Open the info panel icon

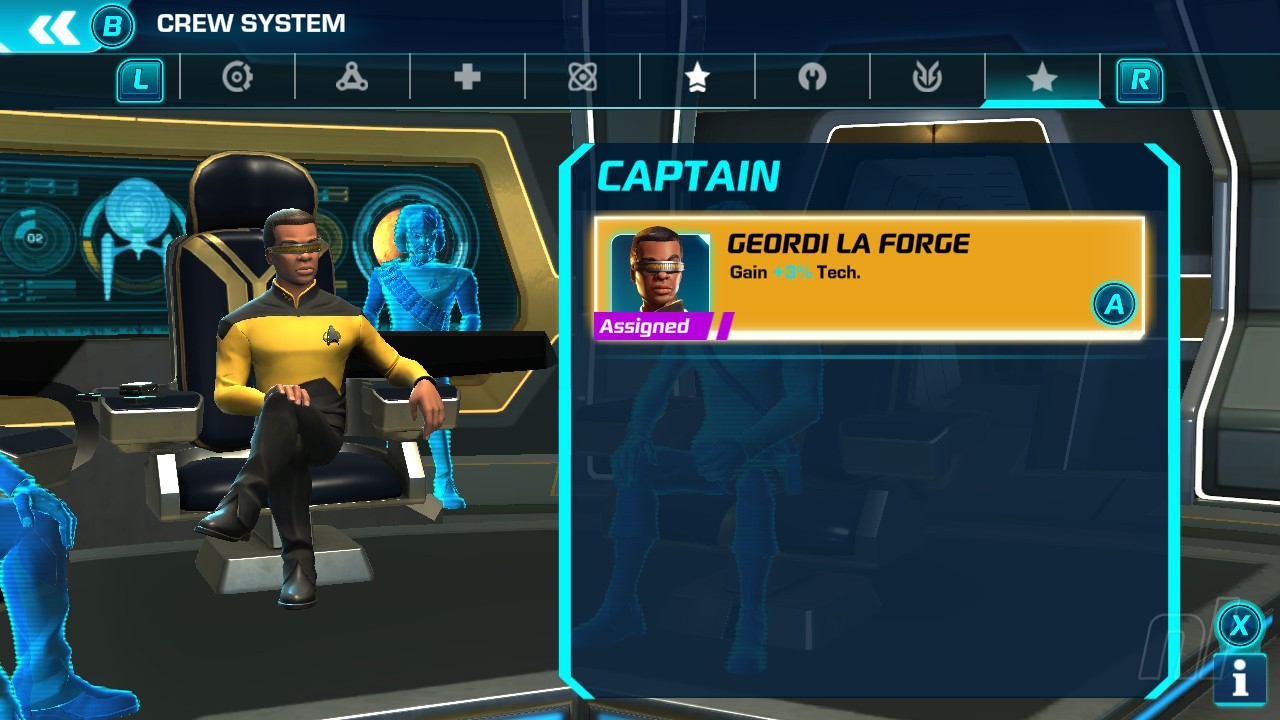[x=1240, y=680]
